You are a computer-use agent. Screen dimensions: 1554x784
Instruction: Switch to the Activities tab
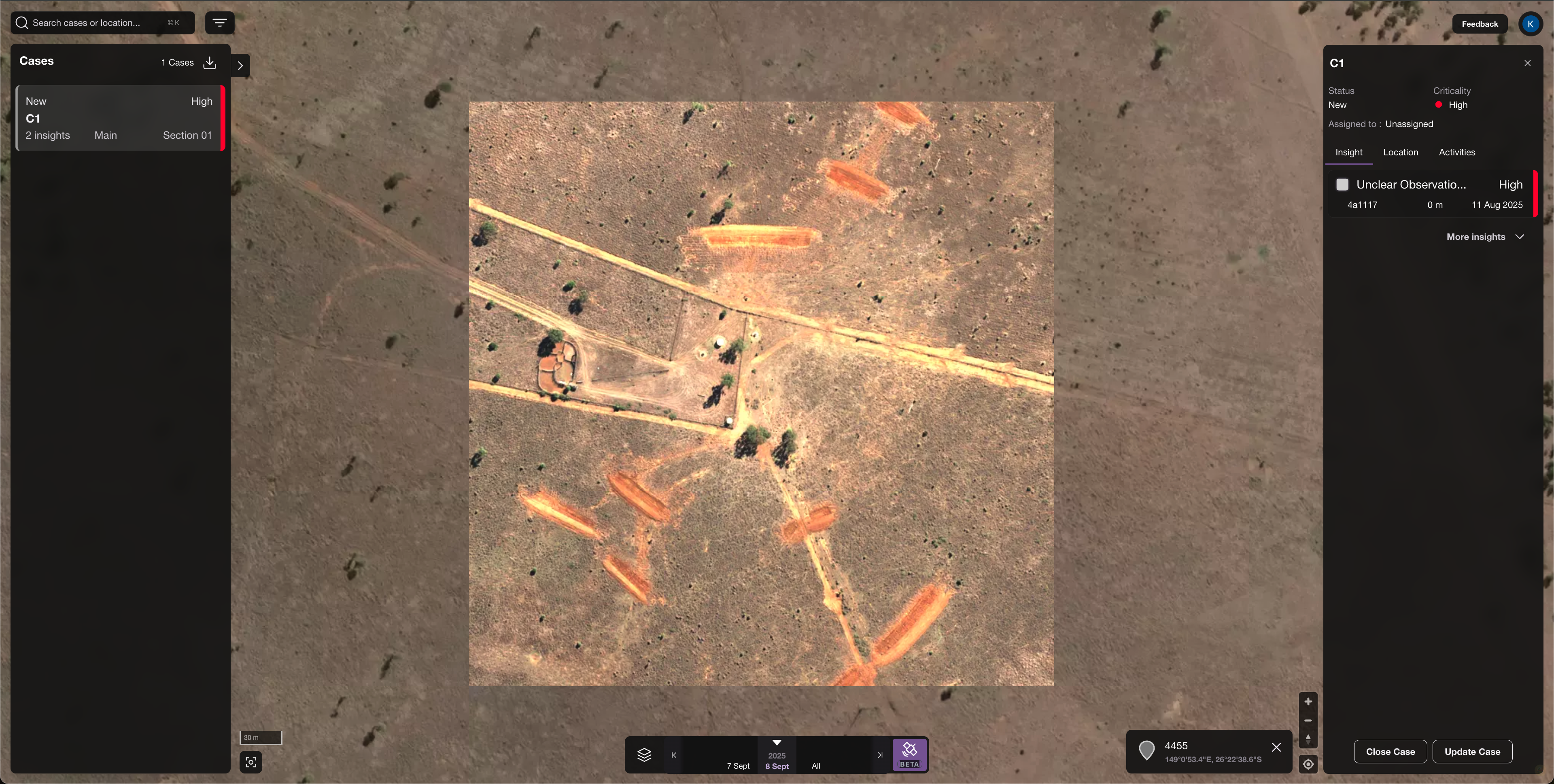(1456, 153)
